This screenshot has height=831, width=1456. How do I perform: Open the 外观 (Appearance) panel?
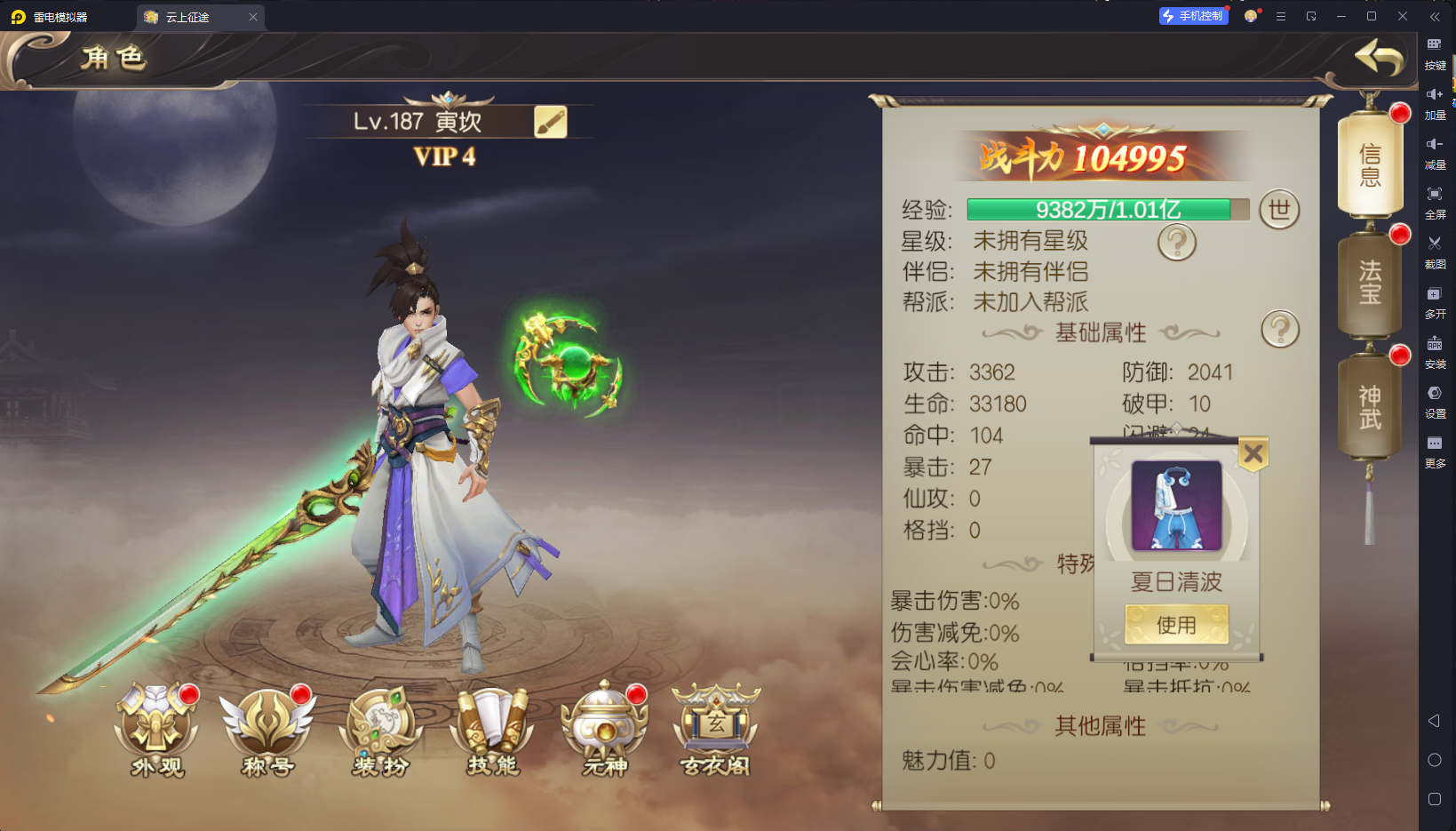click(x=155, y=729)
